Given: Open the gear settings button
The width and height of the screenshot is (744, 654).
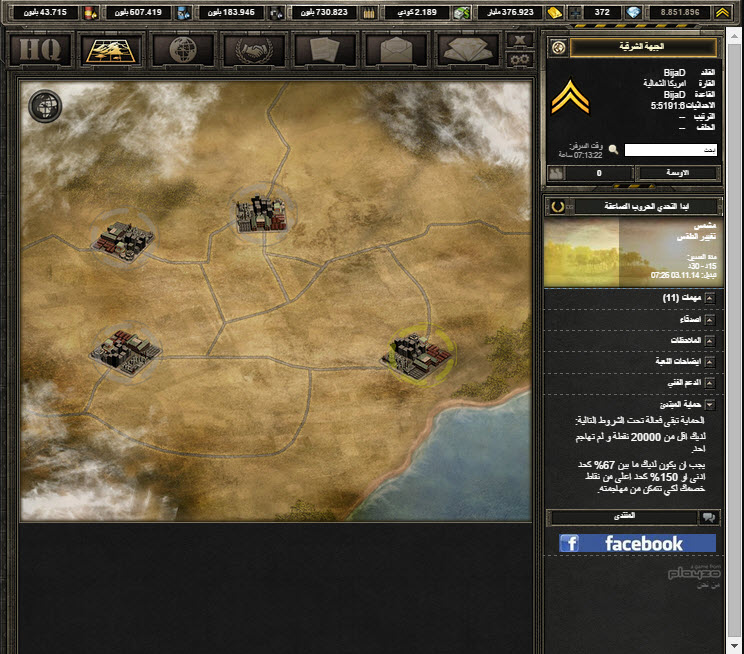Looking at the screenshot, I should click(518, 59).
